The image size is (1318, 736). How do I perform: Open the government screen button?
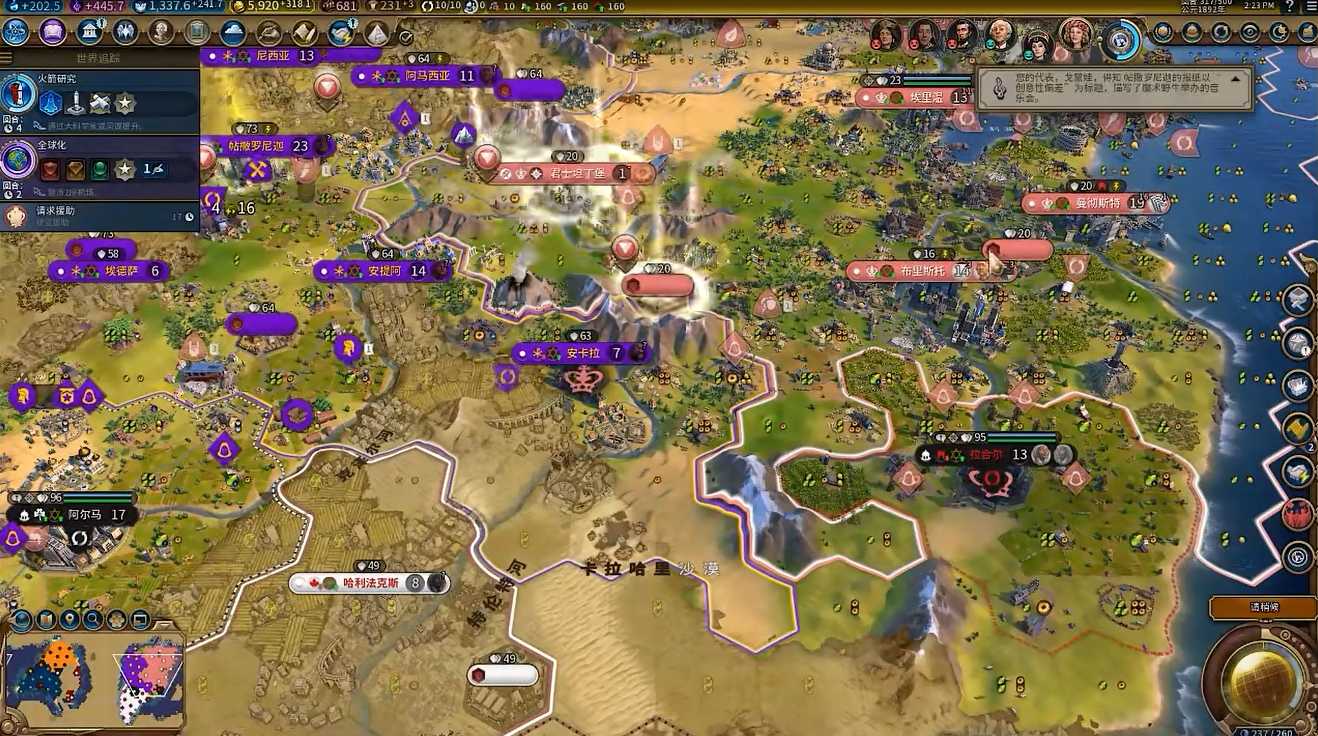pyautogui.click(x=90, y=32)
